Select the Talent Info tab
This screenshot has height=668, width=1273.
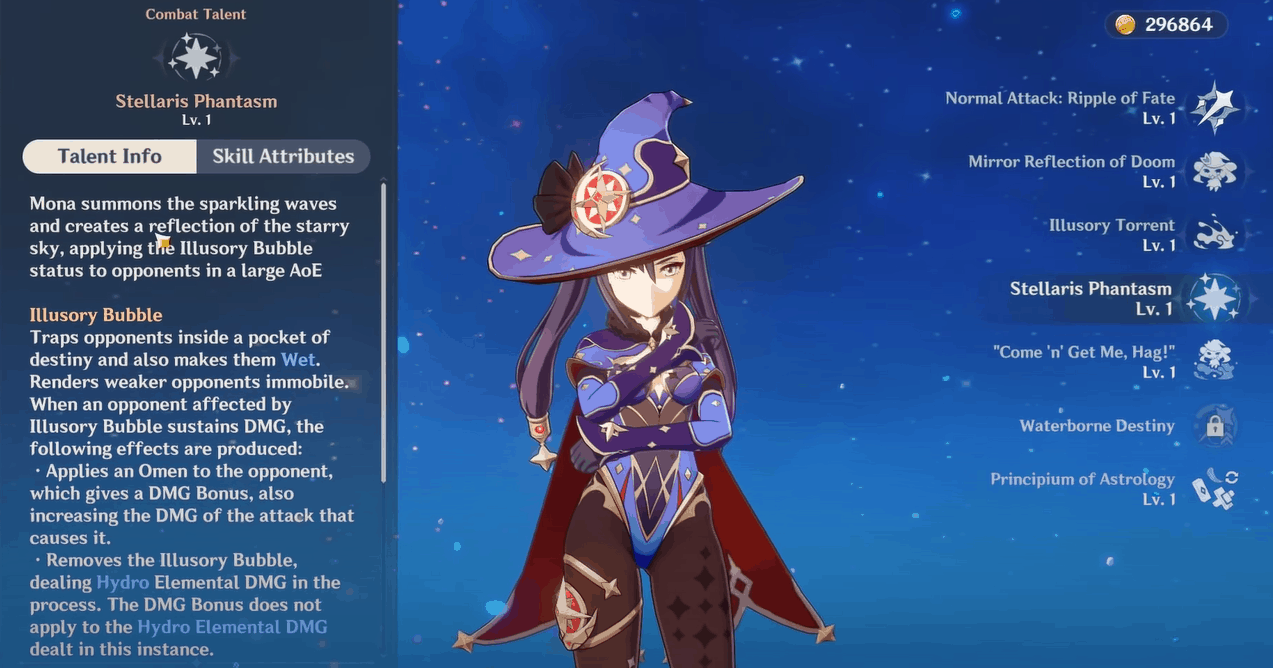click(110, 156)
